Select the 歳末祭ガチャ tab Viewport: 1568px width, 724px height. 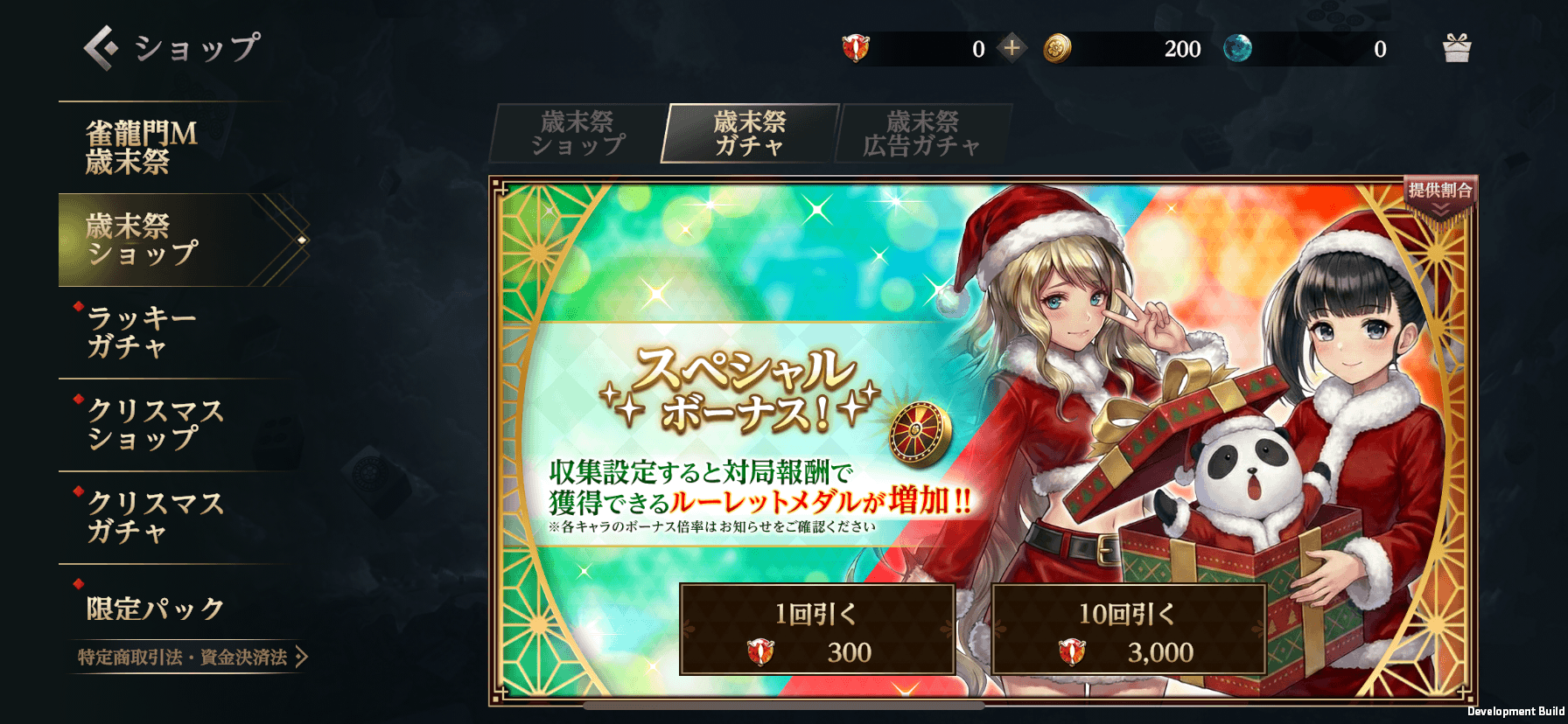tap(750, 133)
